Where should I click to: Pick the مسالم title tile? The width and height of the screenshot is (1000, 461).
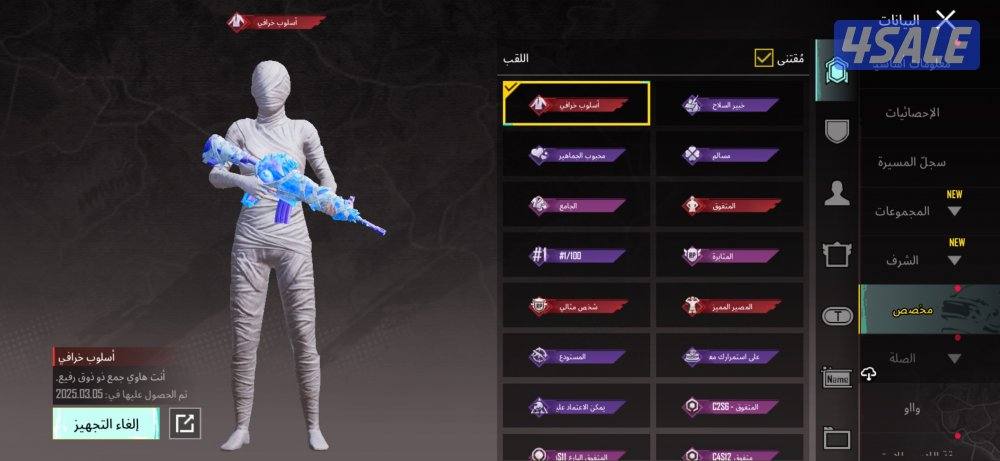pos(731,155)
